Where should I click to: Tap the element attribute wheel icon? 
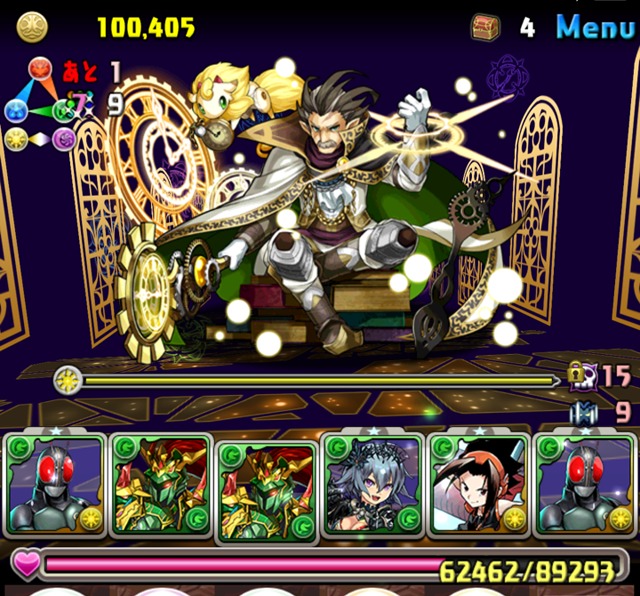click(40, 105)
